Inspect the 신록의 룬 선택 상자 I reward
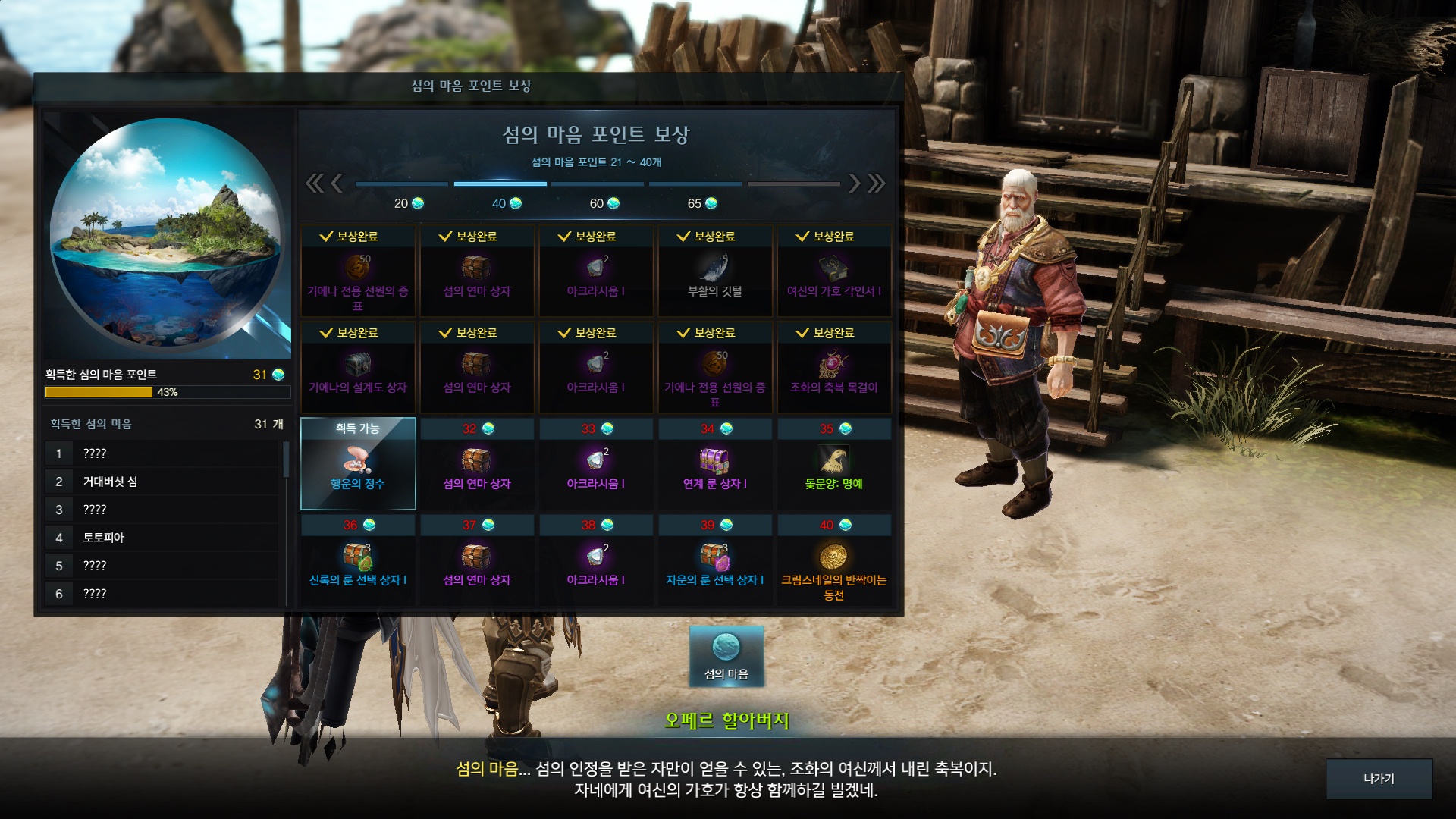 (x=358, y=561)
